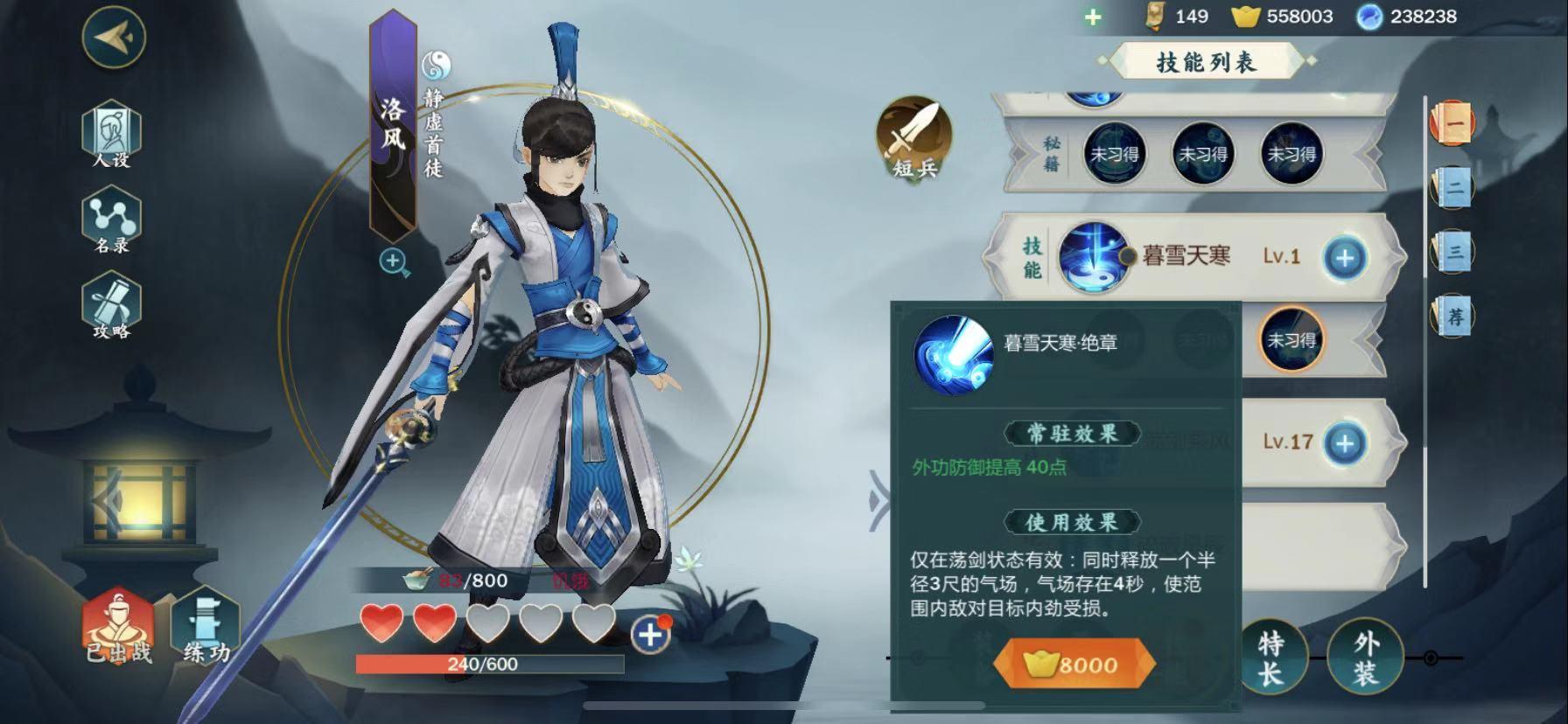
Task: Open the 荐 recommended tab
Action: tap(1452, 316)
